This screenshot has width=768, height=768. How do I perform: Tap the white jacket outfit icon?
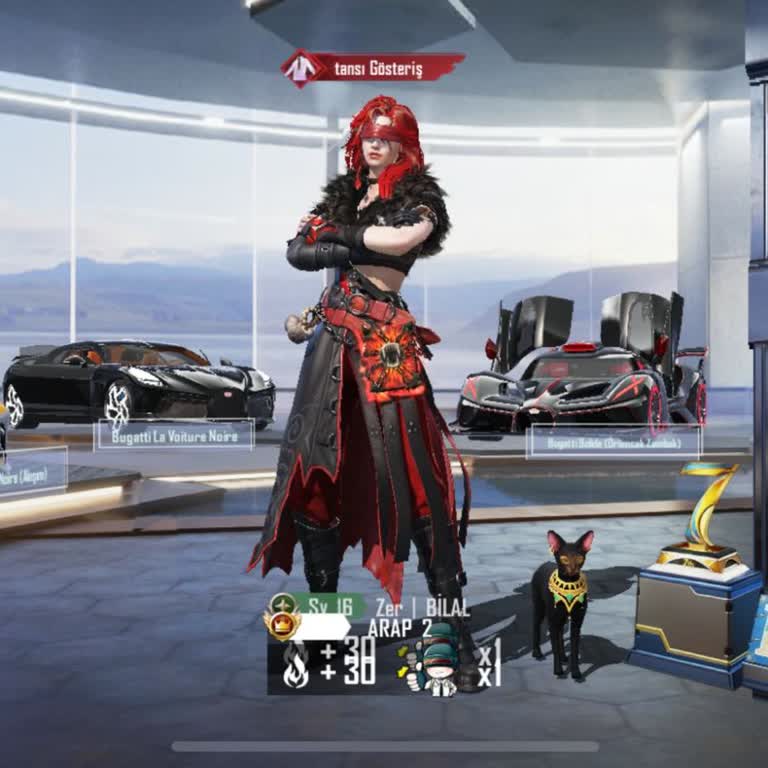click(x=299, y=68)
